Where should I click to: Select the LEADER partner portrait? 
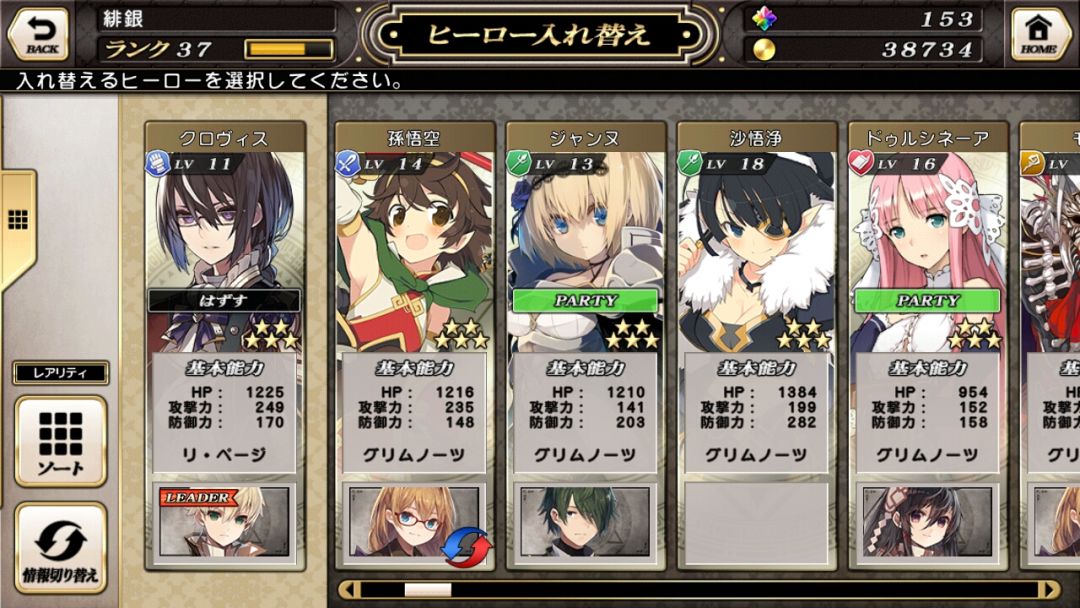pyautogui.click(x=225, y=520)
